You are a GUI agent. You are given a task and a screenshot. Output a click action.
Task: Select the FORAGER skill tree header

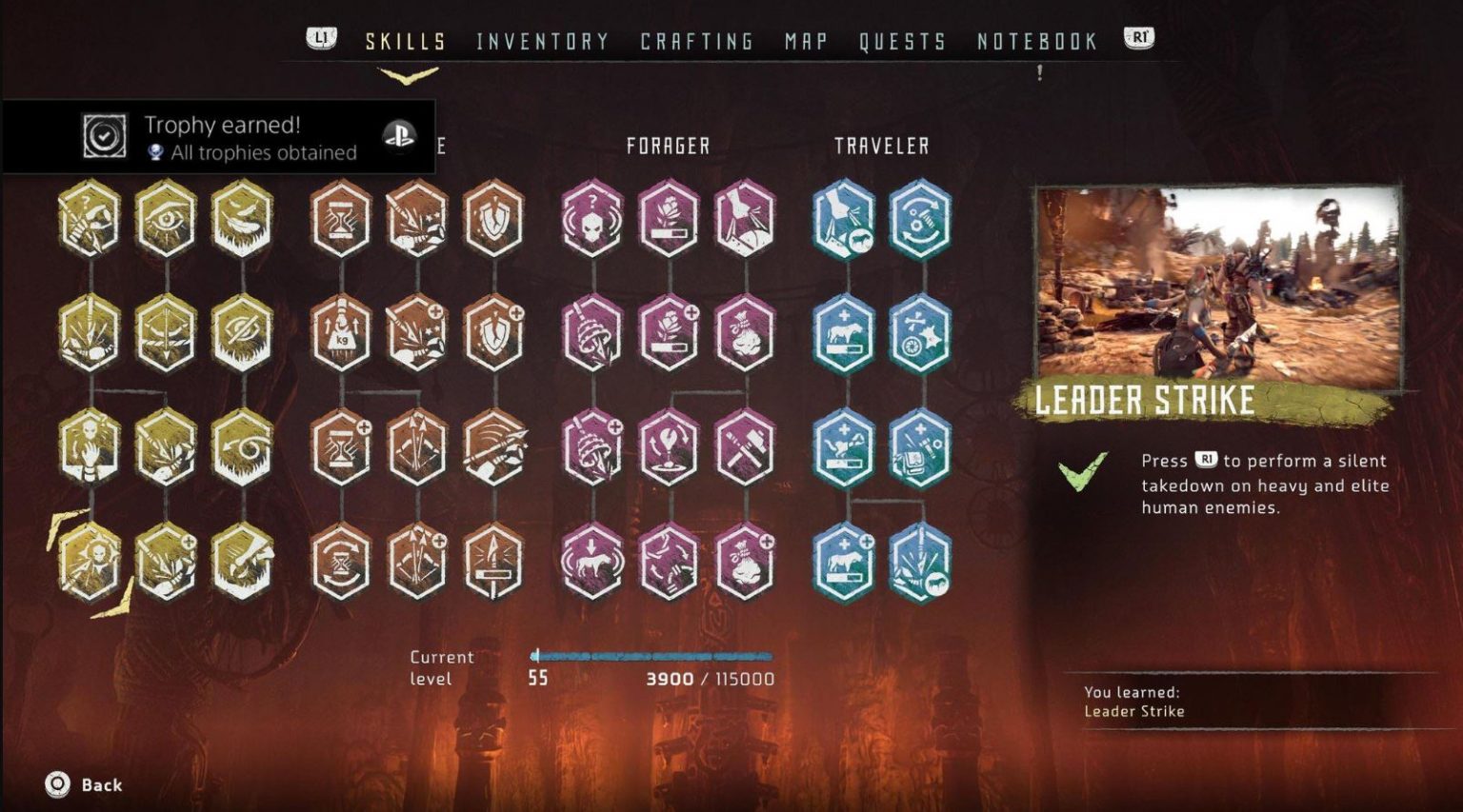click(x=668, y=146)
